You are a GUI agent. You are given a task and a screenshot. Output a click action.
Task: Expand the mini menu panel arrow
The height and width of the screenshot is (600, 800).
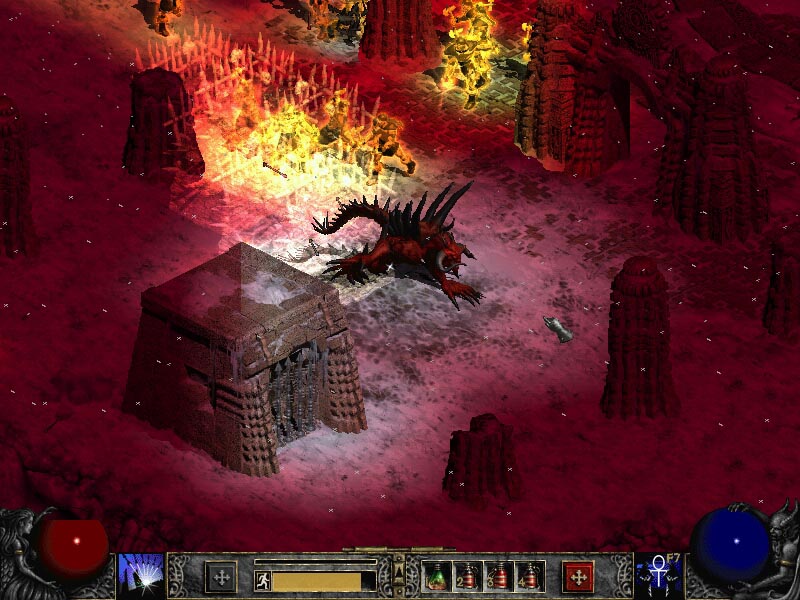pos(399,572)
